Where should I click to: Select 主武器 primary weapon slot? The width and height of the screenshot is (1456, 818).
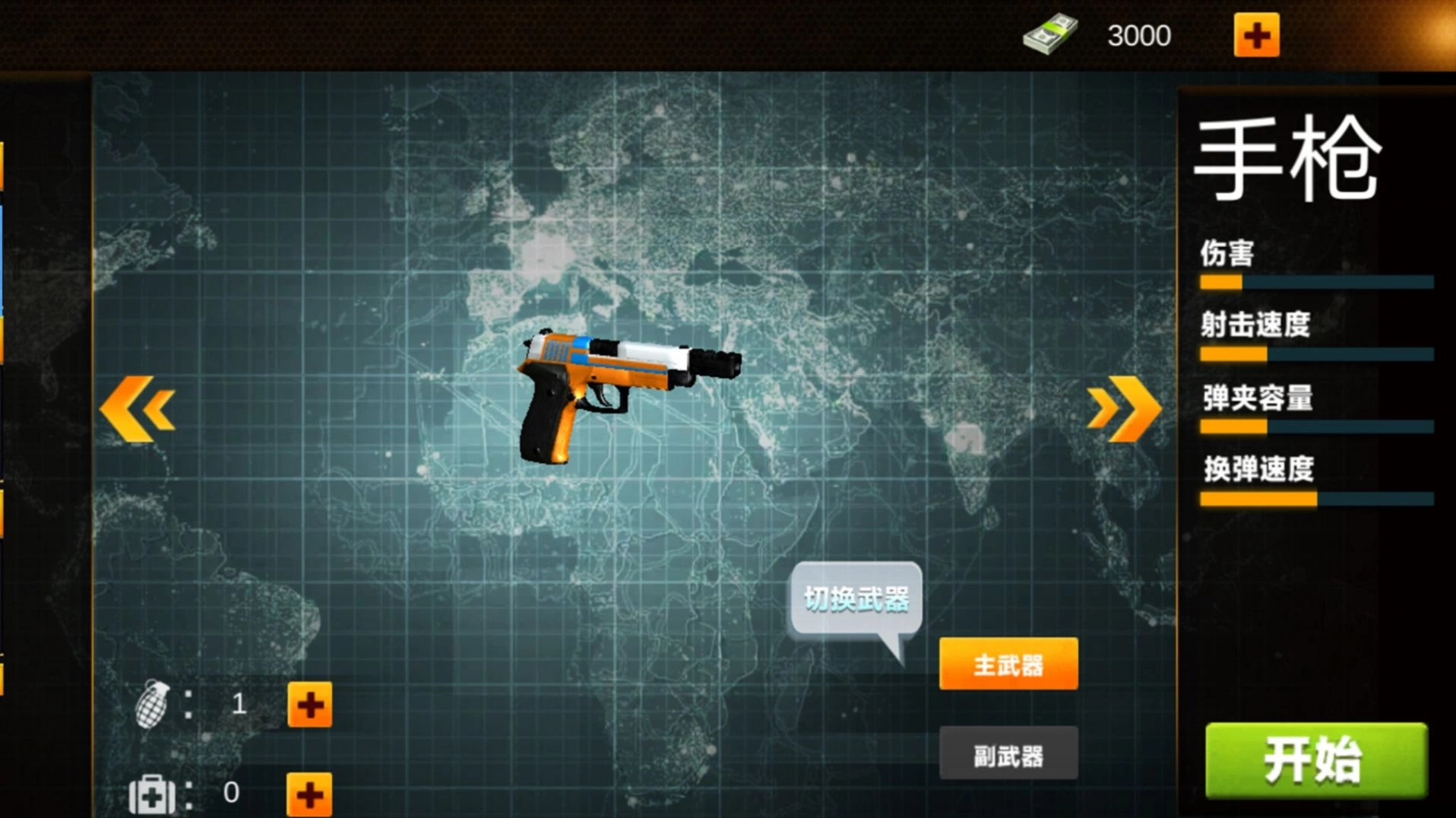click(1008, 664)
